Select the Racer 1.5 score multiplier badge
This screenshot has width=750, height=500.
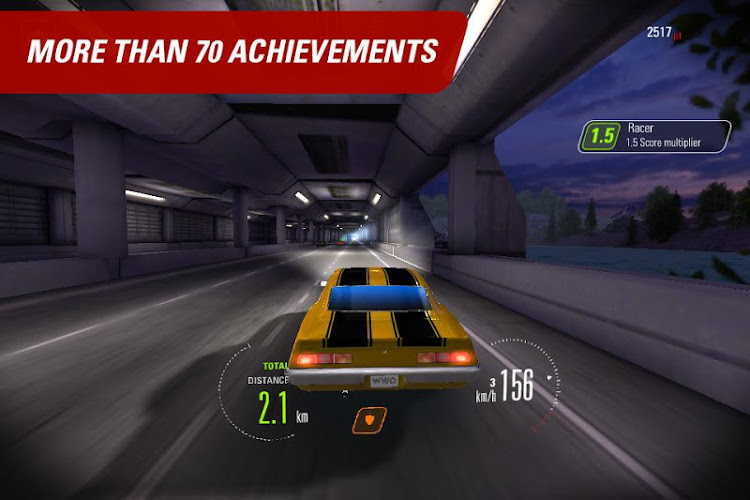pyautogui.click(x=655, y=136)
